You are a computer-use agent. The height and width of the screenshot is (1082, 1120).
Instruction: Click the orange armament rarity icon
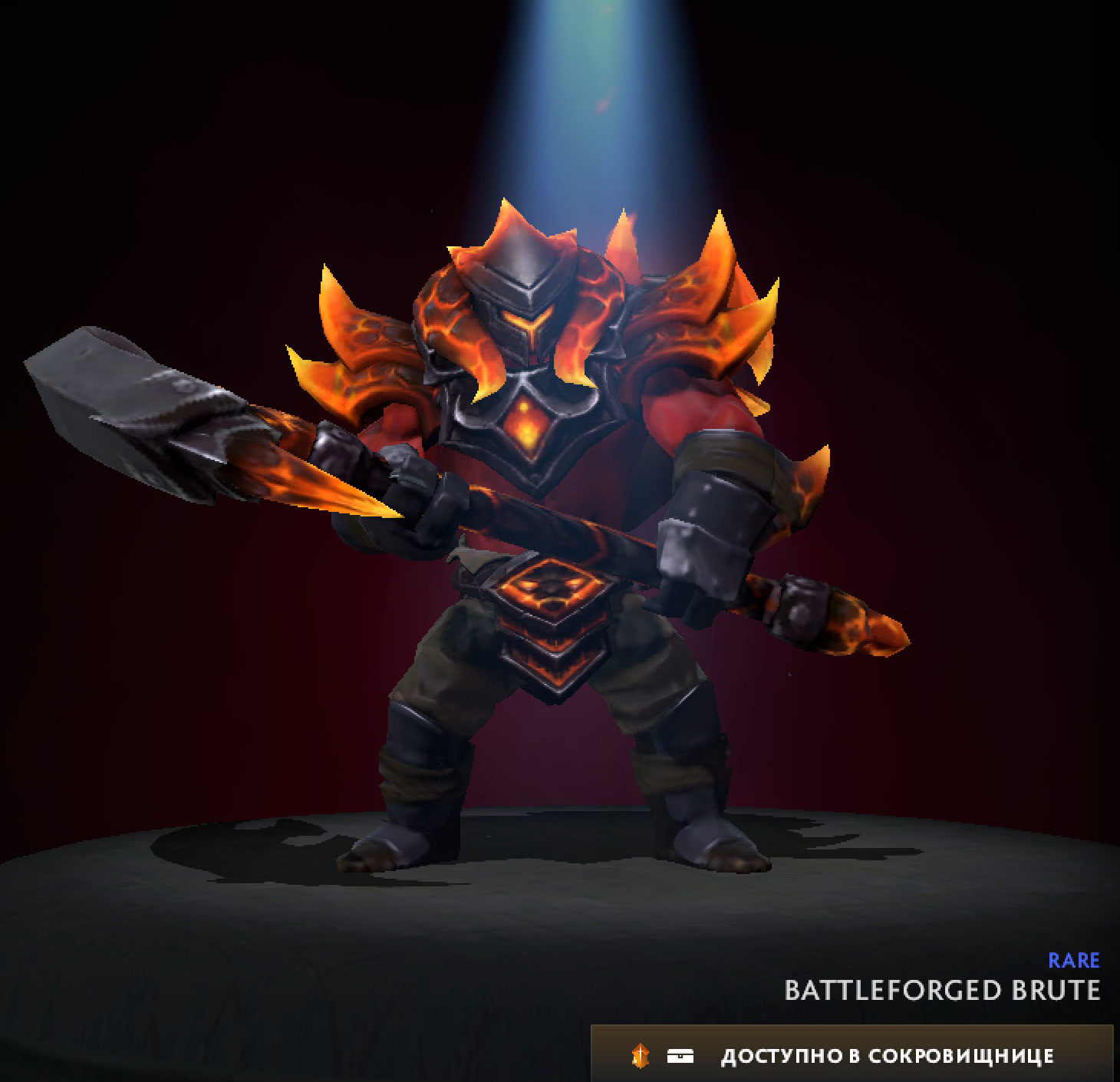[x=640, y=1055]
